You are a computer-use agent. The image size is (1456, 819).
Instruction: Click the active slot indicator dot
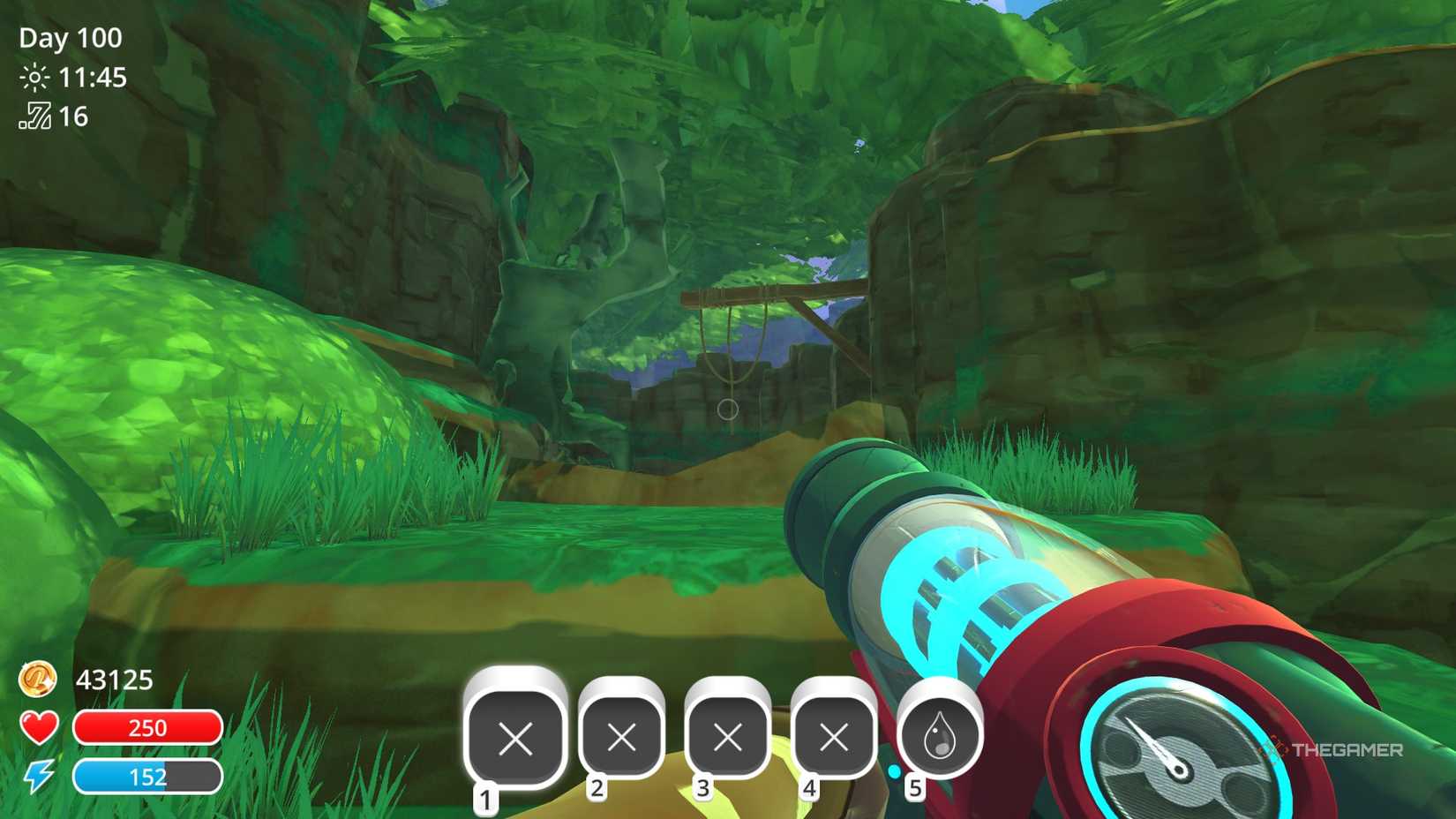[x=897, y=770]
